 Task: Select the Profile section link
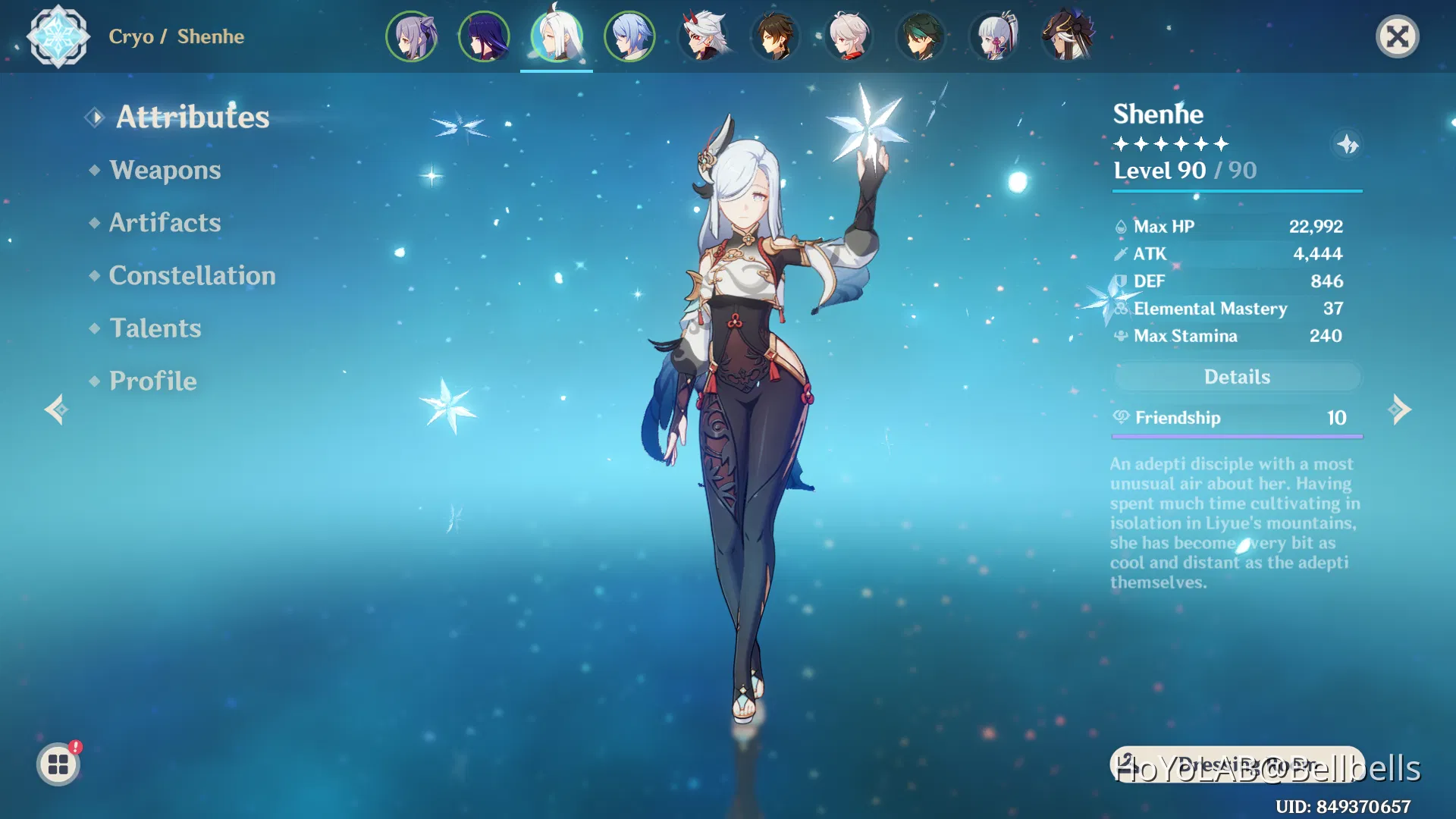pos(152,381)
